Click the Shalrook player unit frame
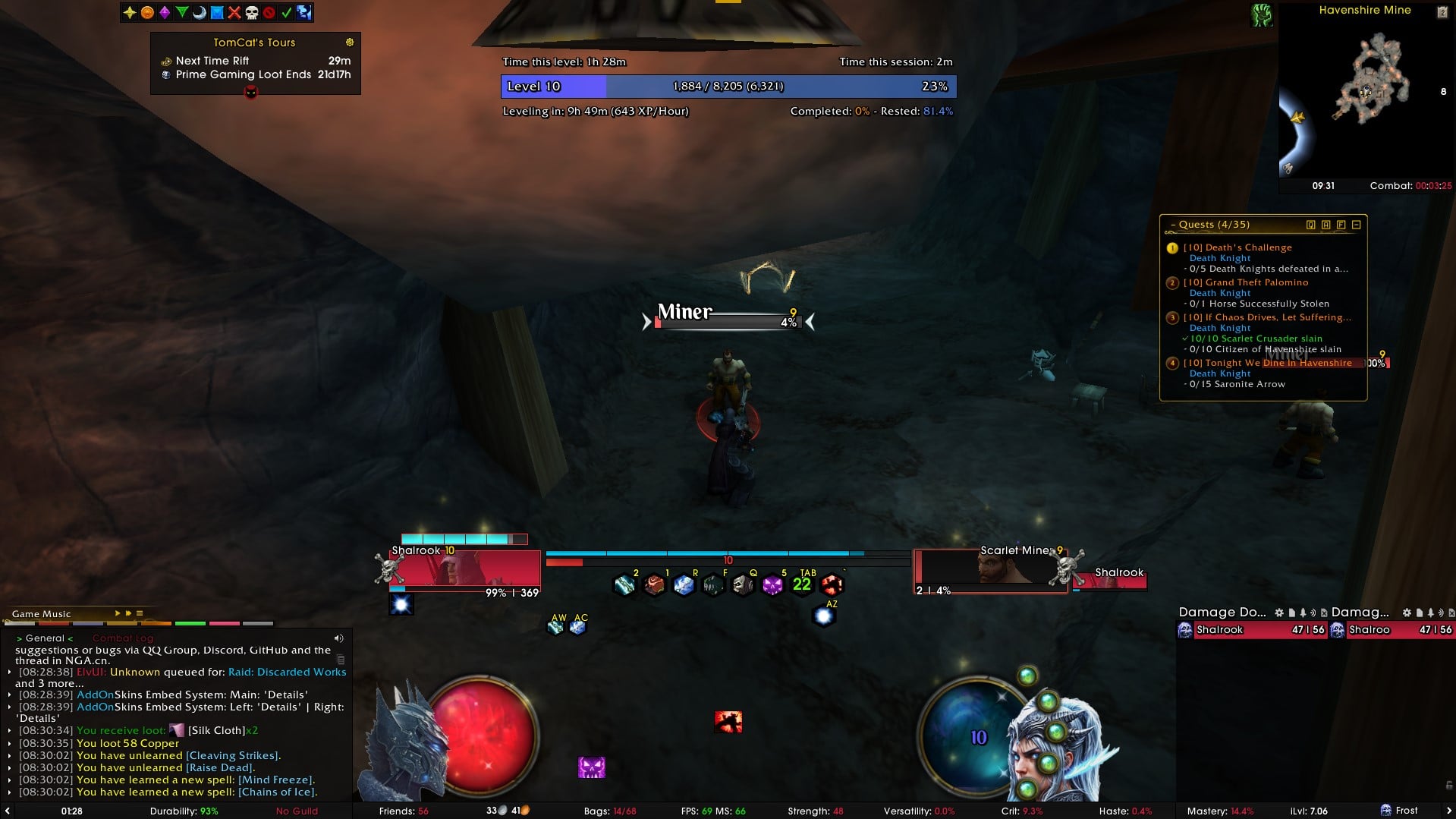Image resolution: width=1456 pixels, height=819 pixels. click(464, 569)
